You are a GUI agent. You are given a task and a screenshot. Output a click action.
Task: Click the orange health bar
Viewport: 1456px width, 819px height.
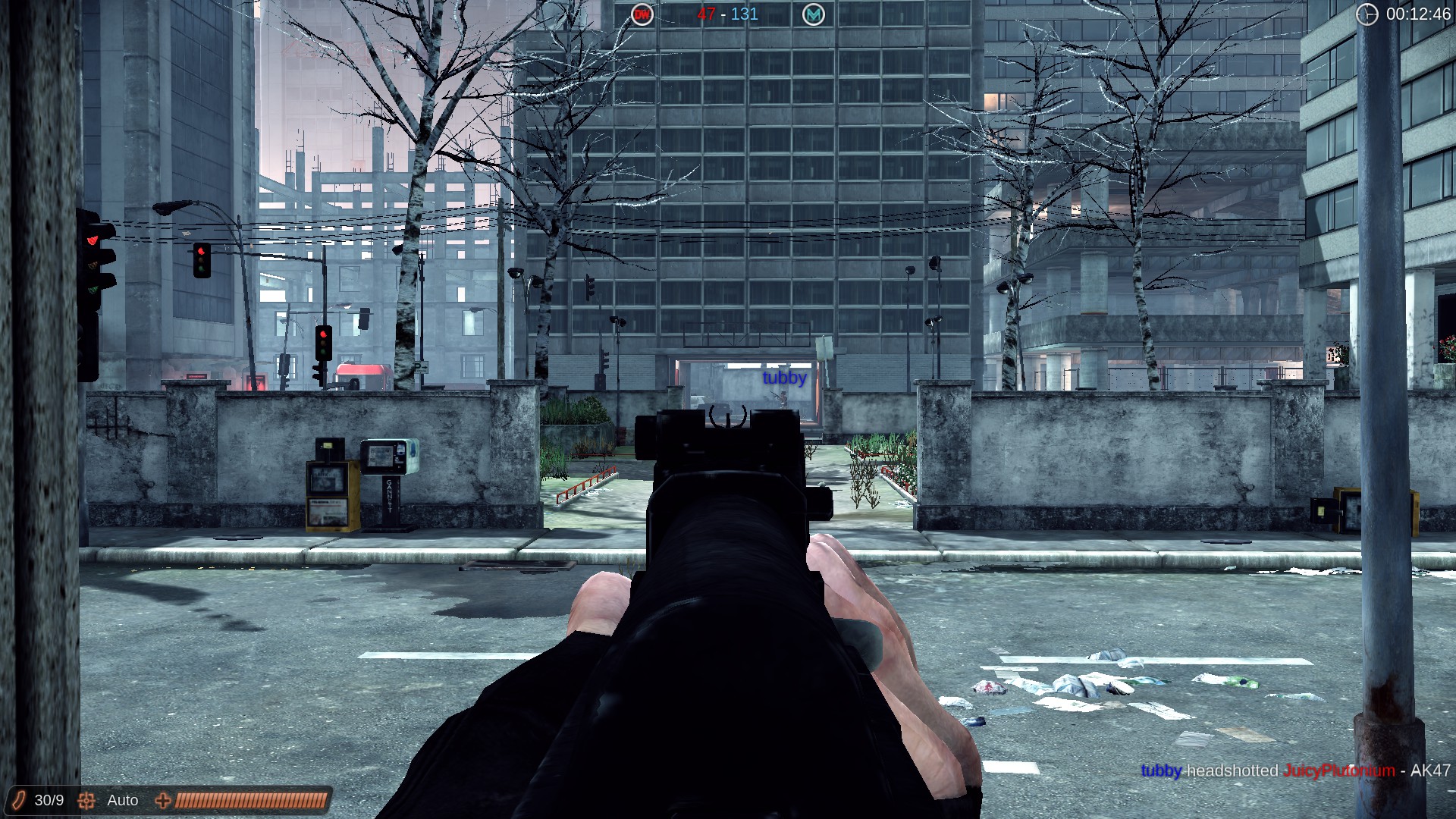point(250,799)
